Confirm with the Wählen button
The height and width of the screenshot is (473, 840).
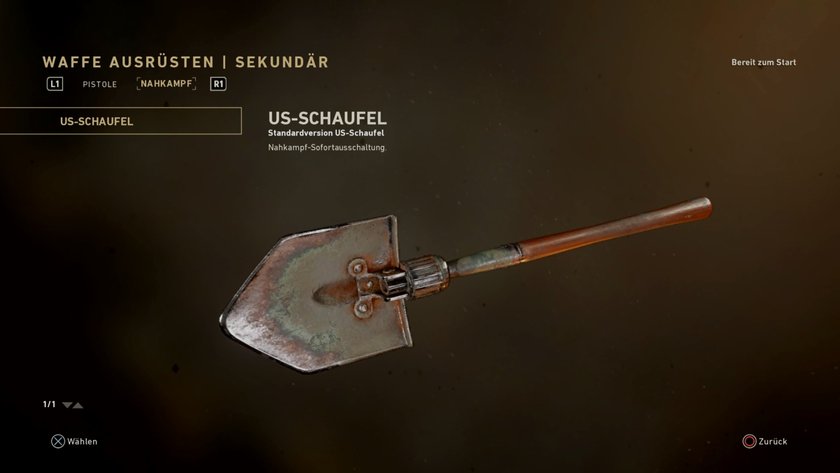75,441
